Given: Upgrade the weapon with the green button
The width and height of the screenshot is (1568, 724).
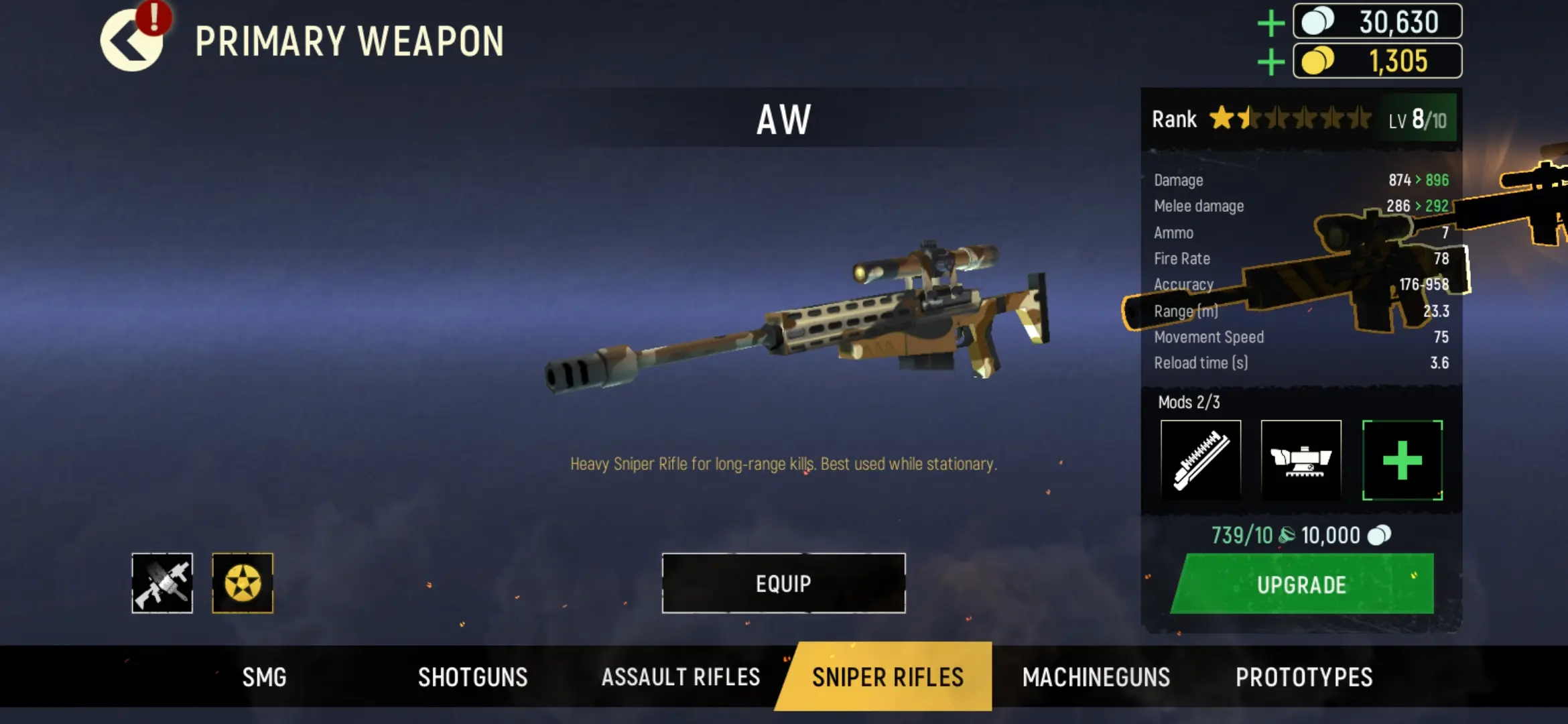Looking at the screenshot, I should (1302, 585).
